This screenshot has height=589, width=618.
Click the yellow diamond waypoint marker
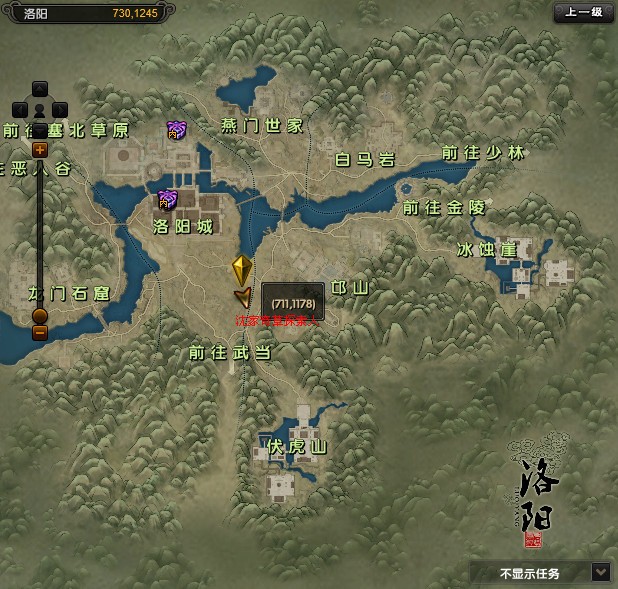[242, 270]
